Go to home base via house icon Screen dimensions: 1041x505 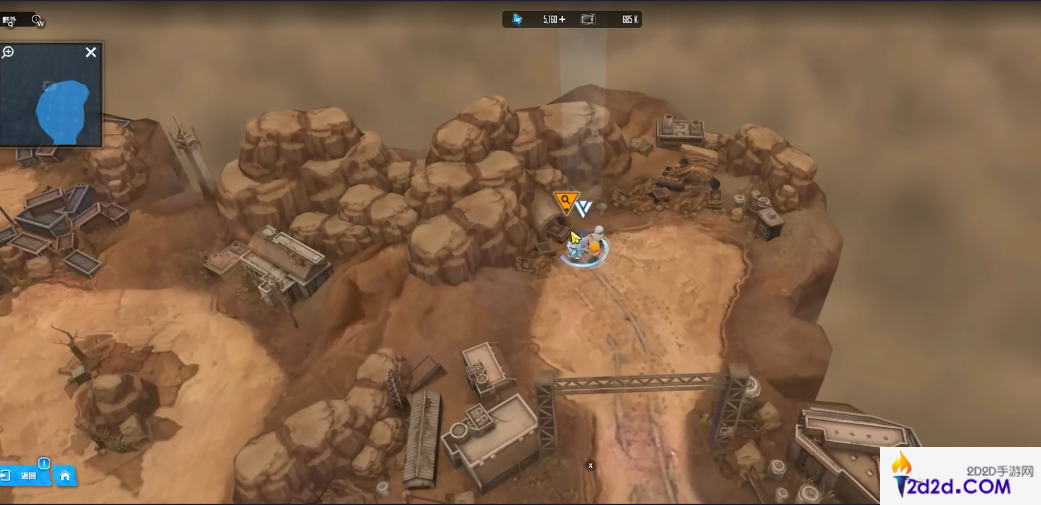pos(65,476)
